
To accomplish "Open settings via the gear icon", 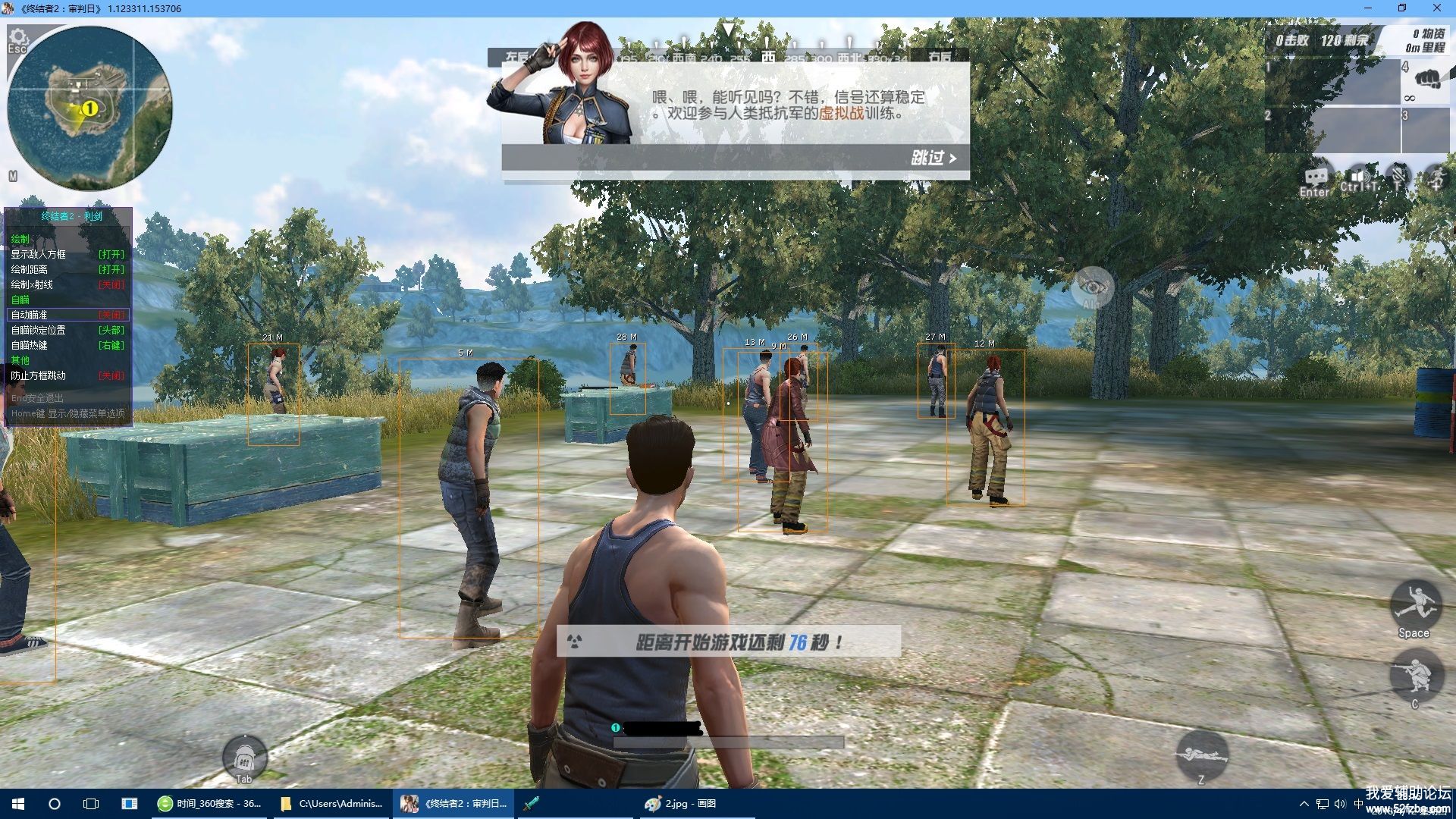I will coord(18,37).
